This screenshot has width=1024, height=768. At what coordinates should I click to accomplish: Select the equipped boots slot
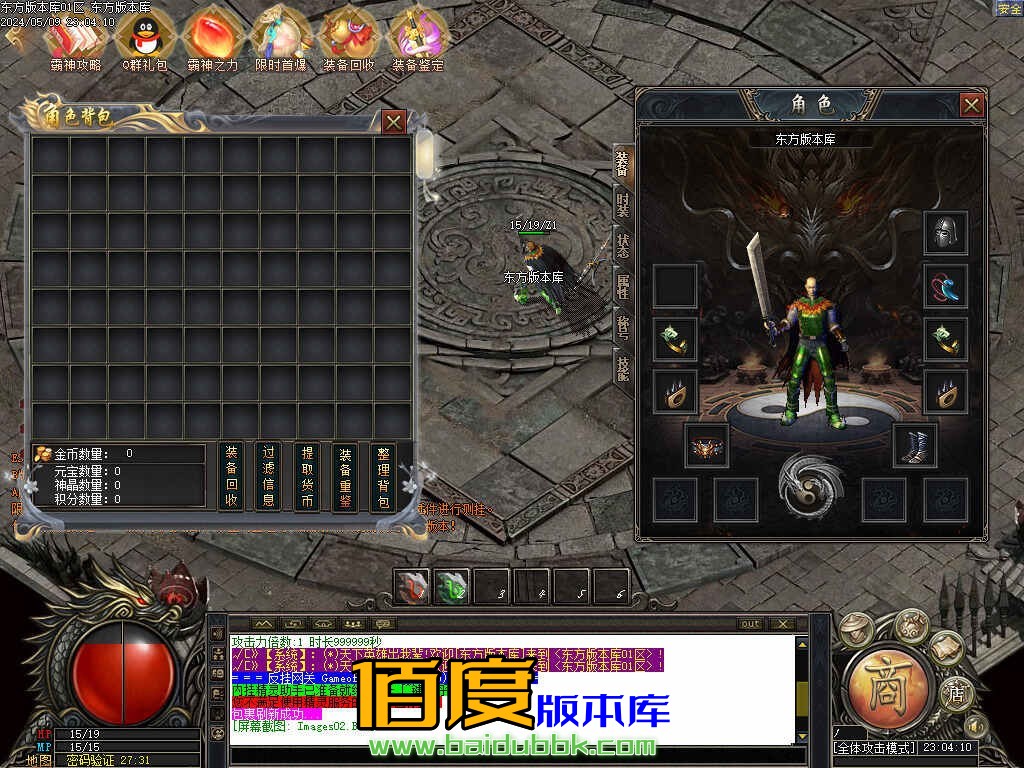pos(913,445)
